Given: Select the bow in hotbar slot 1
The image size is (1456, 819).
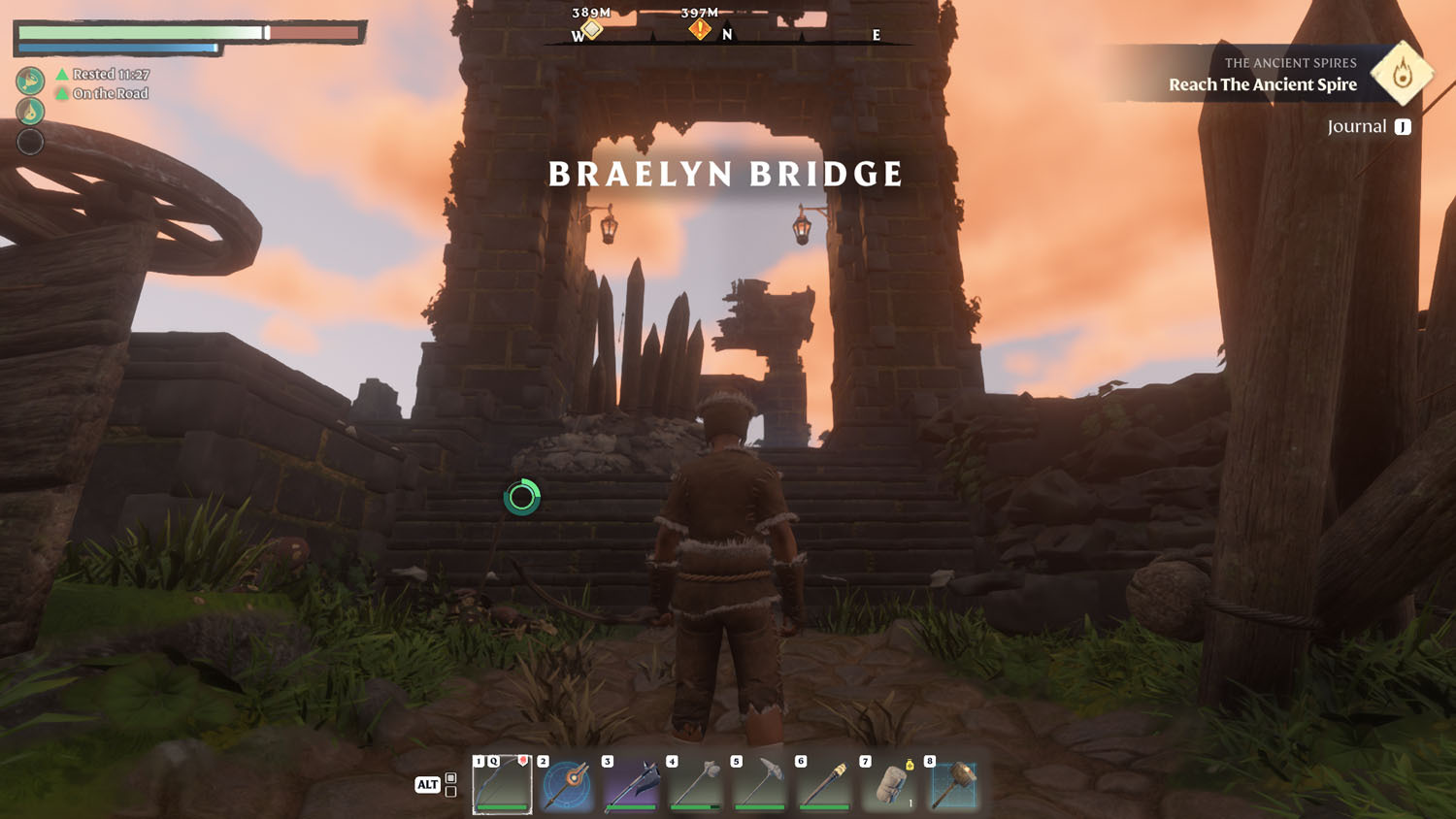Looking at the screenshot, I should 500,784.
